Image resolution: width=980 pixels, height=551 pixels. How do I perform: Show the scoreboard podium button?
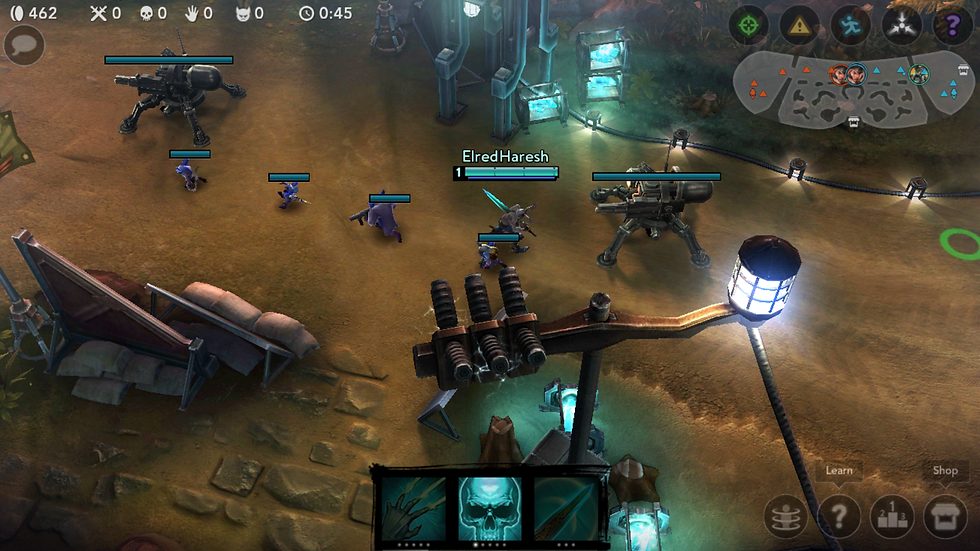(891, 516)
